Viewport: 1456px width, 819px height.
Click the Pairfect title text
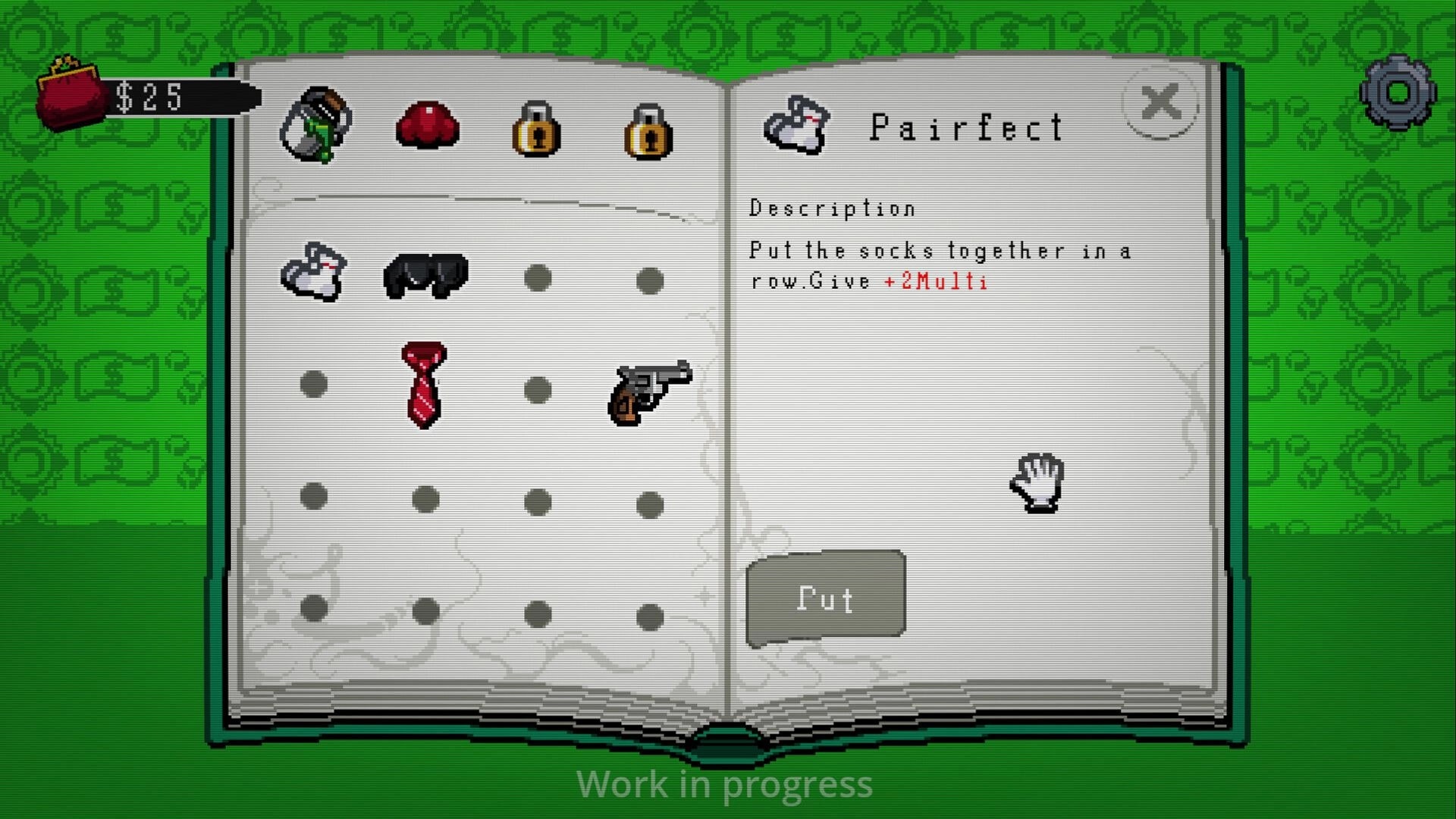(x=967, y=126)
